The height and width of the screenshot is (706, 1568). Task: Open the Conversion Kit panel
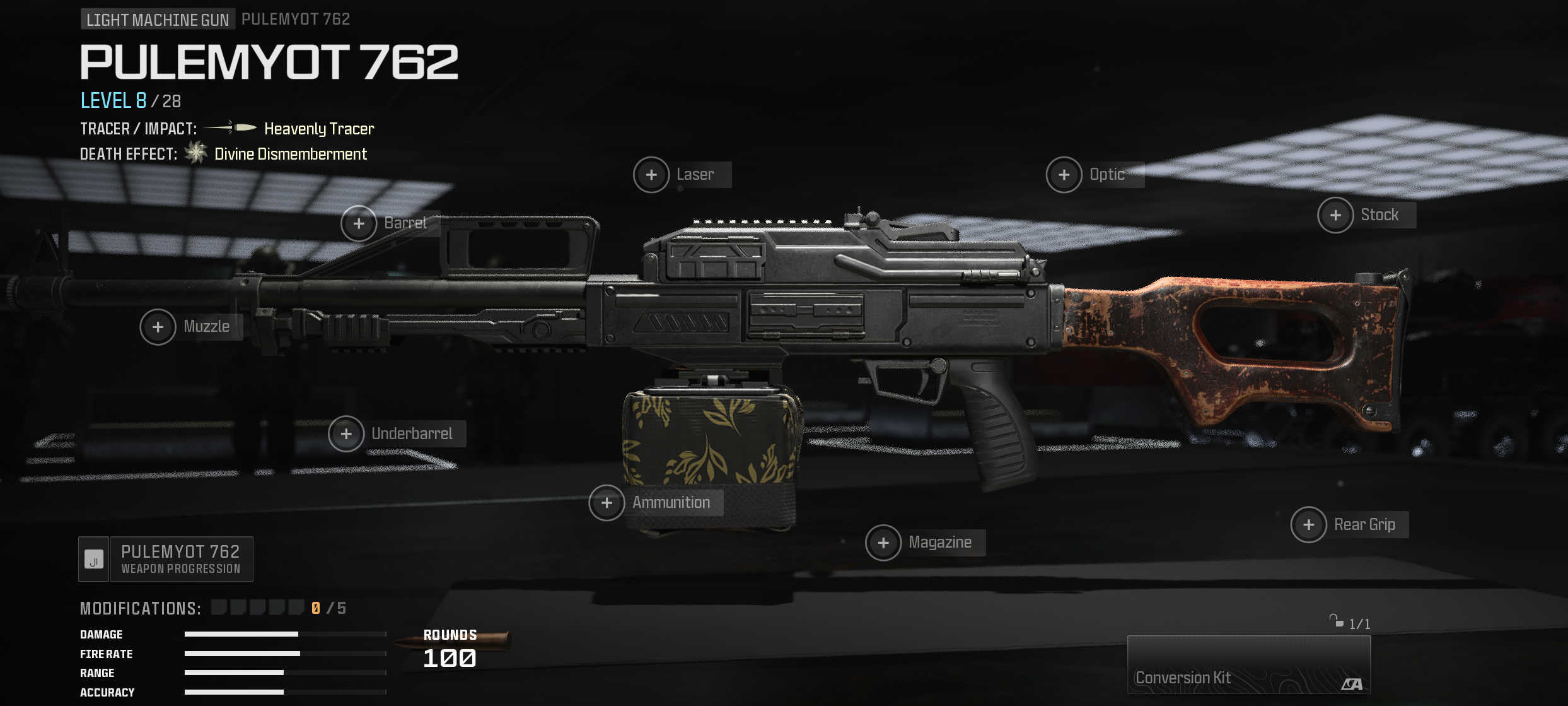(1248, 664)
